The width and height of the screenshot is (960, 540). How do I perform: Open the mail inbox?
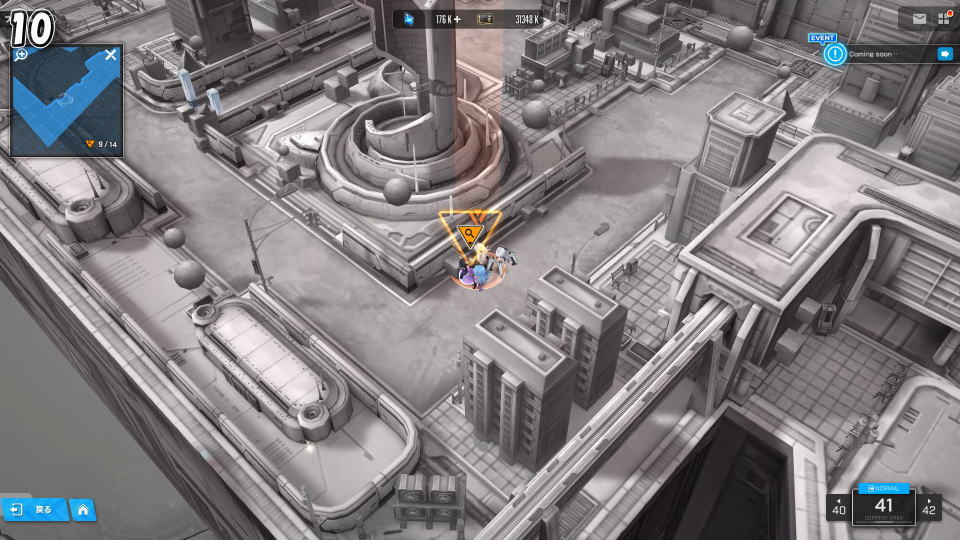(919, 18)
